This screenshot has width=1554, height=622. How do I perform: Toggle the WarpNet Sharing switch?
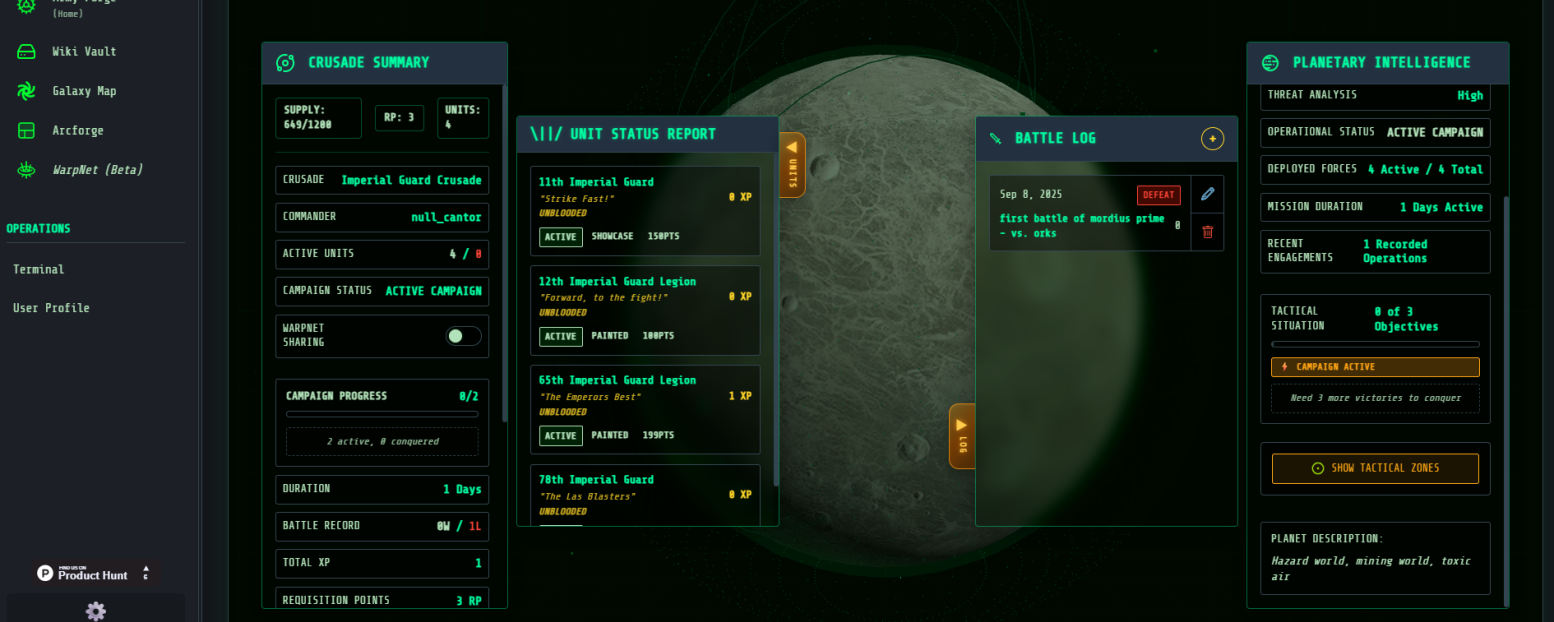(x=463, y=336)
